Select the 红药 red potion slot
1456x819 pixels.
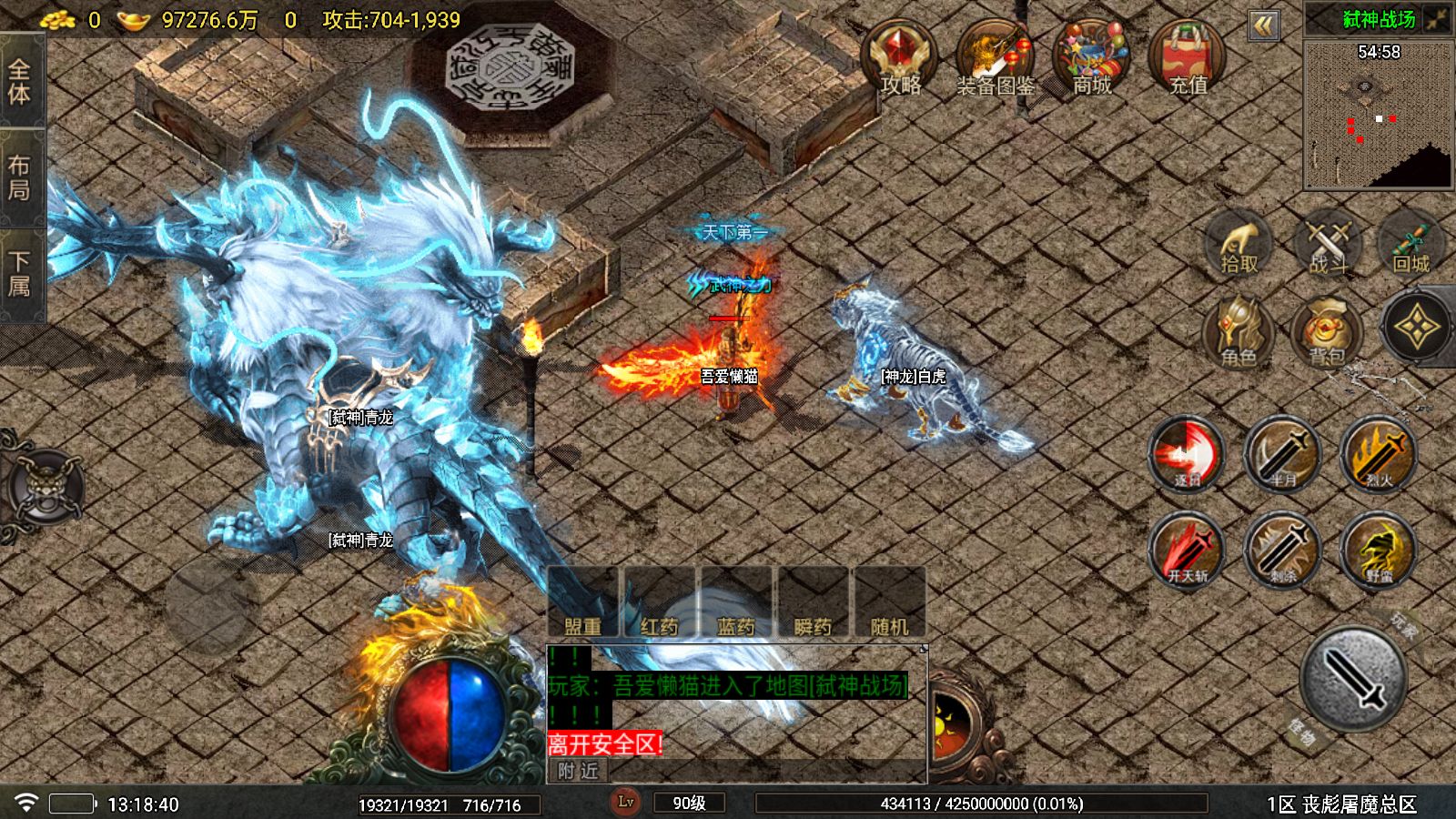pyautogui.click(x=659, y=604)
